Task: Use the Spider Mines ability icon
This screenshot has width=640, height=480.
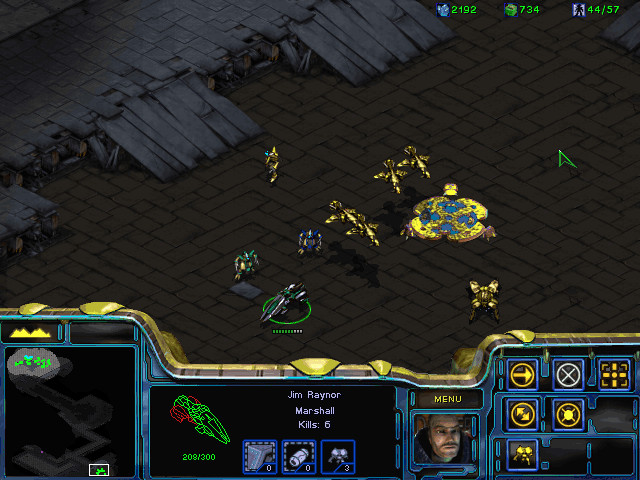Action: coord(522,453)
